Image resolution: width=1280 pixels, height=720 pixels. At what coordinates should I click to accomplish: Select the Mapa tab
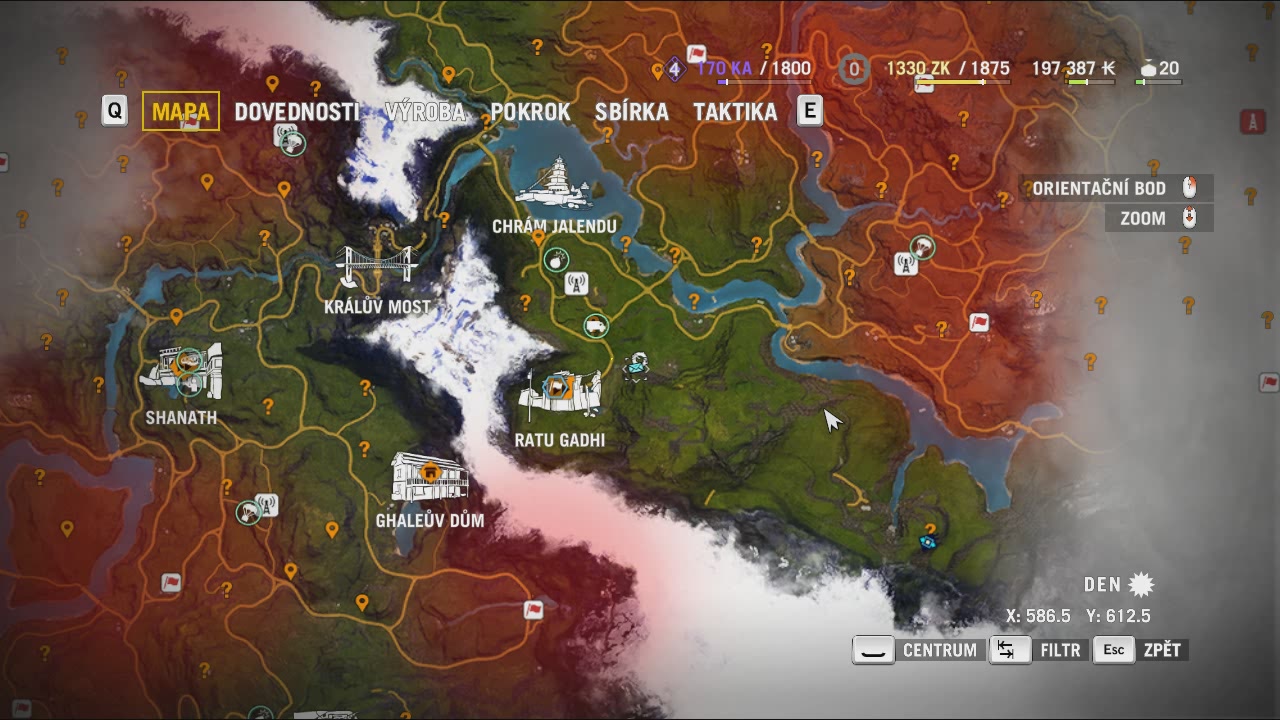(181, 111)
